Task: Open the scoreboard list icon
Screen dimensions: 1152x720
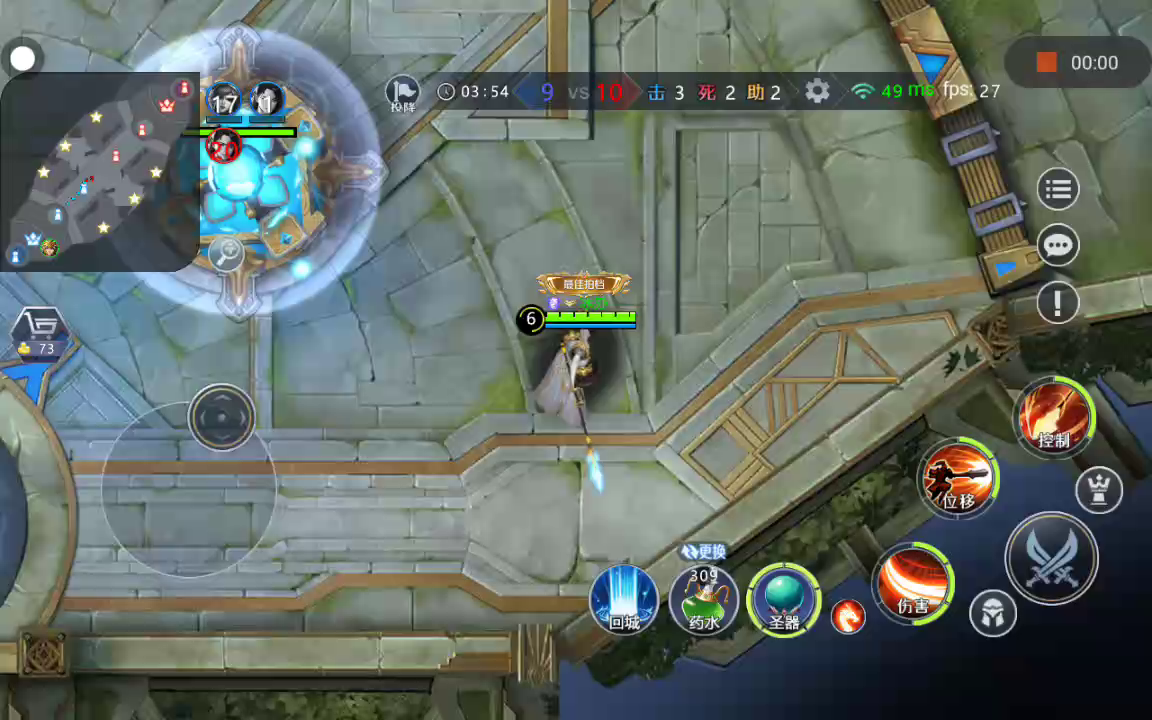Action: click(x=1058, y=189)
